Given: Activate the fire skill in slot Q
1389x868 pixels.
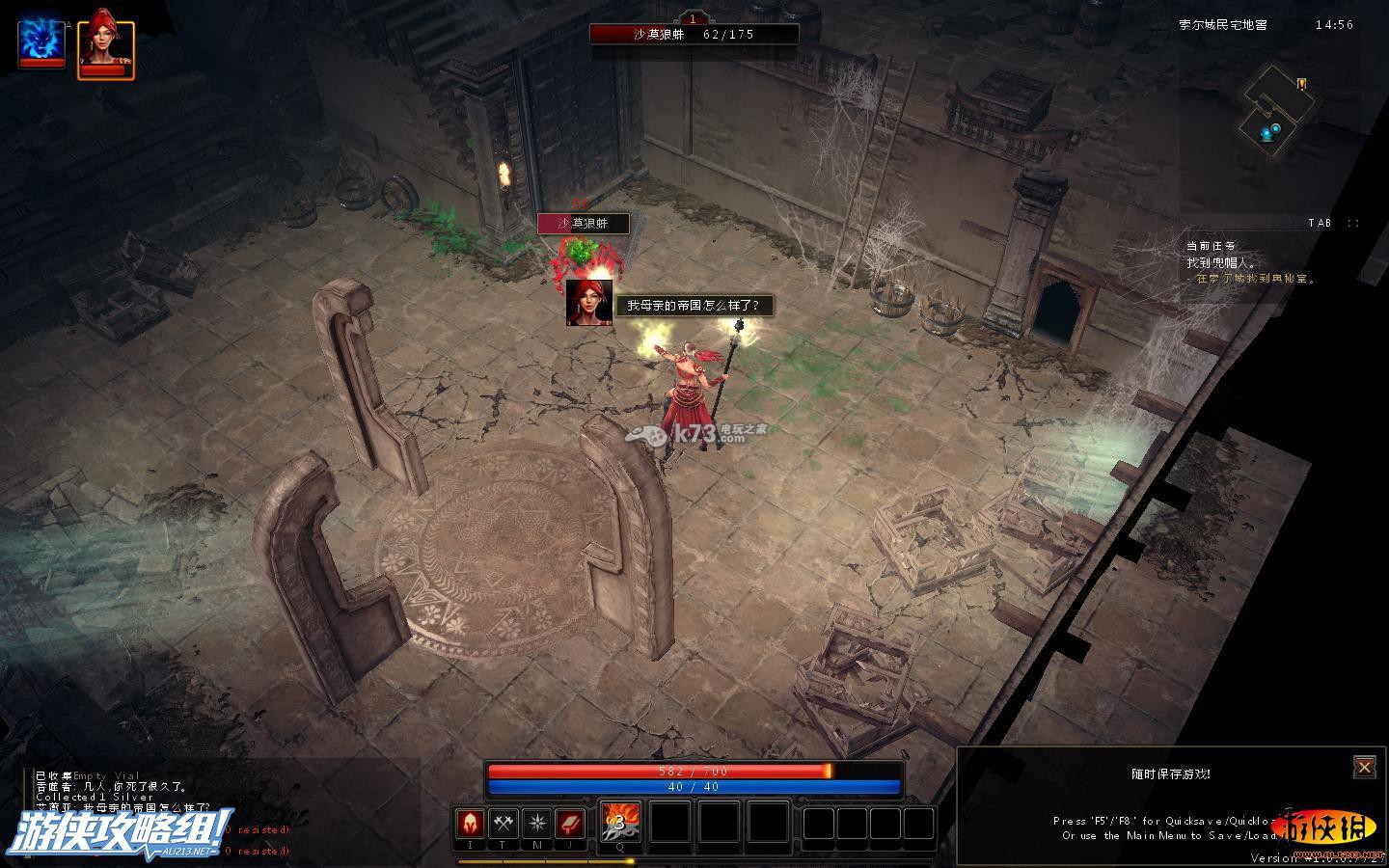Looking at the screenshot, I should 619,822.
